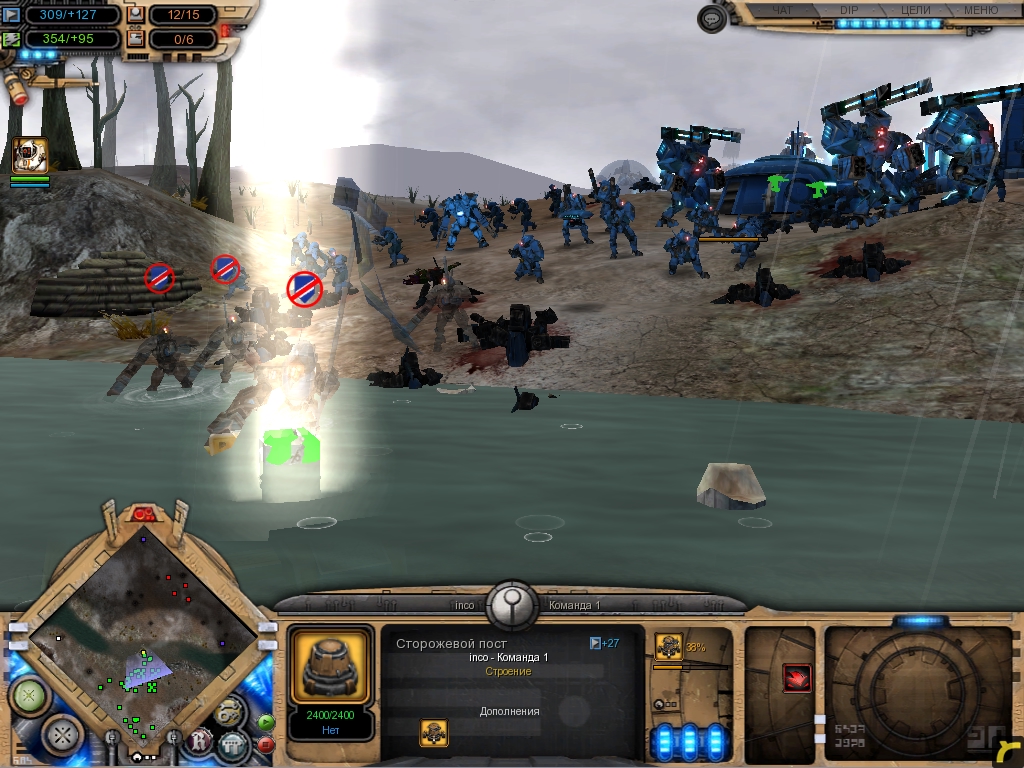
Task: Click the building icon button beside minimap
Action: (x=232, y=744)
